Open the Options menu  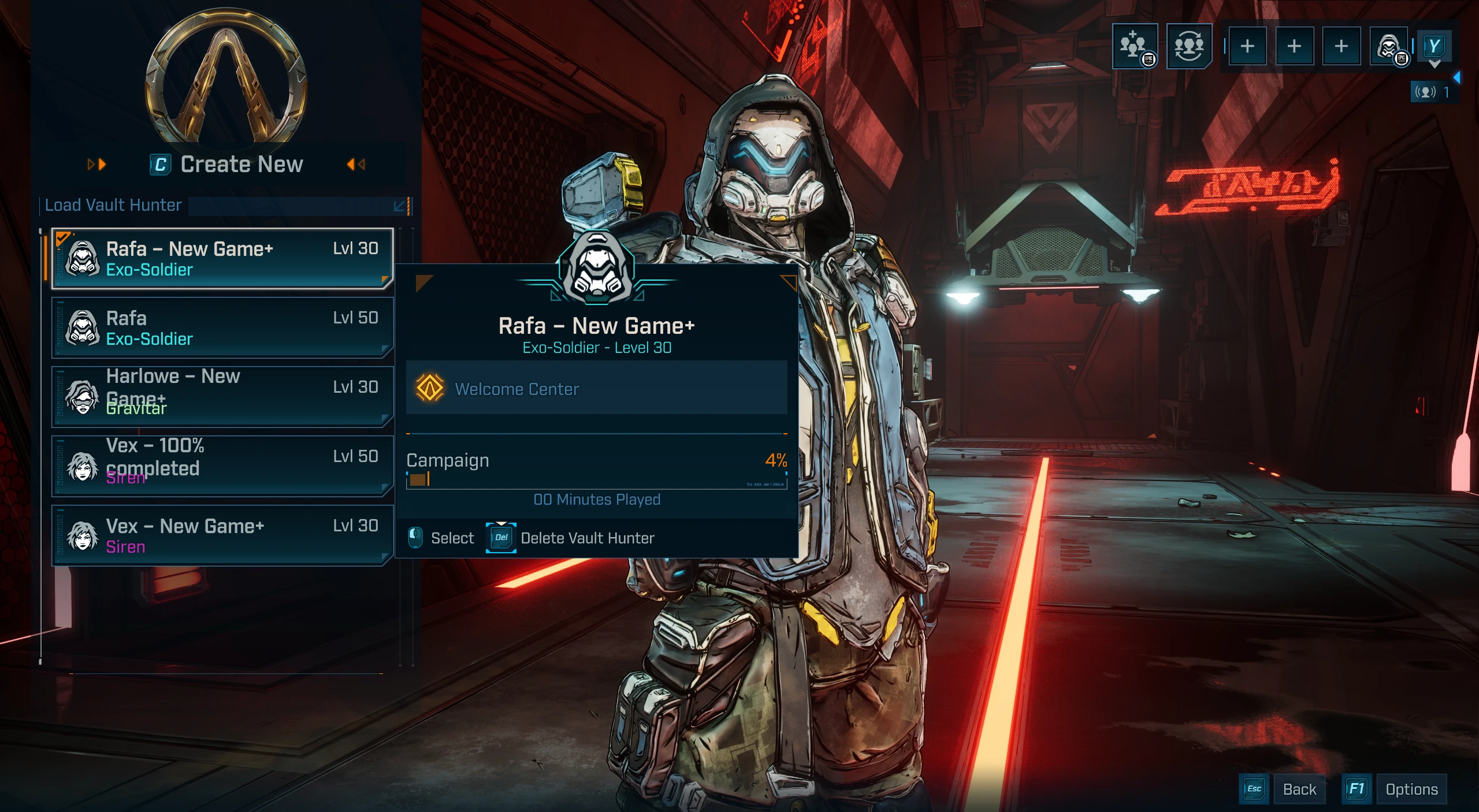pos(1395,789)
